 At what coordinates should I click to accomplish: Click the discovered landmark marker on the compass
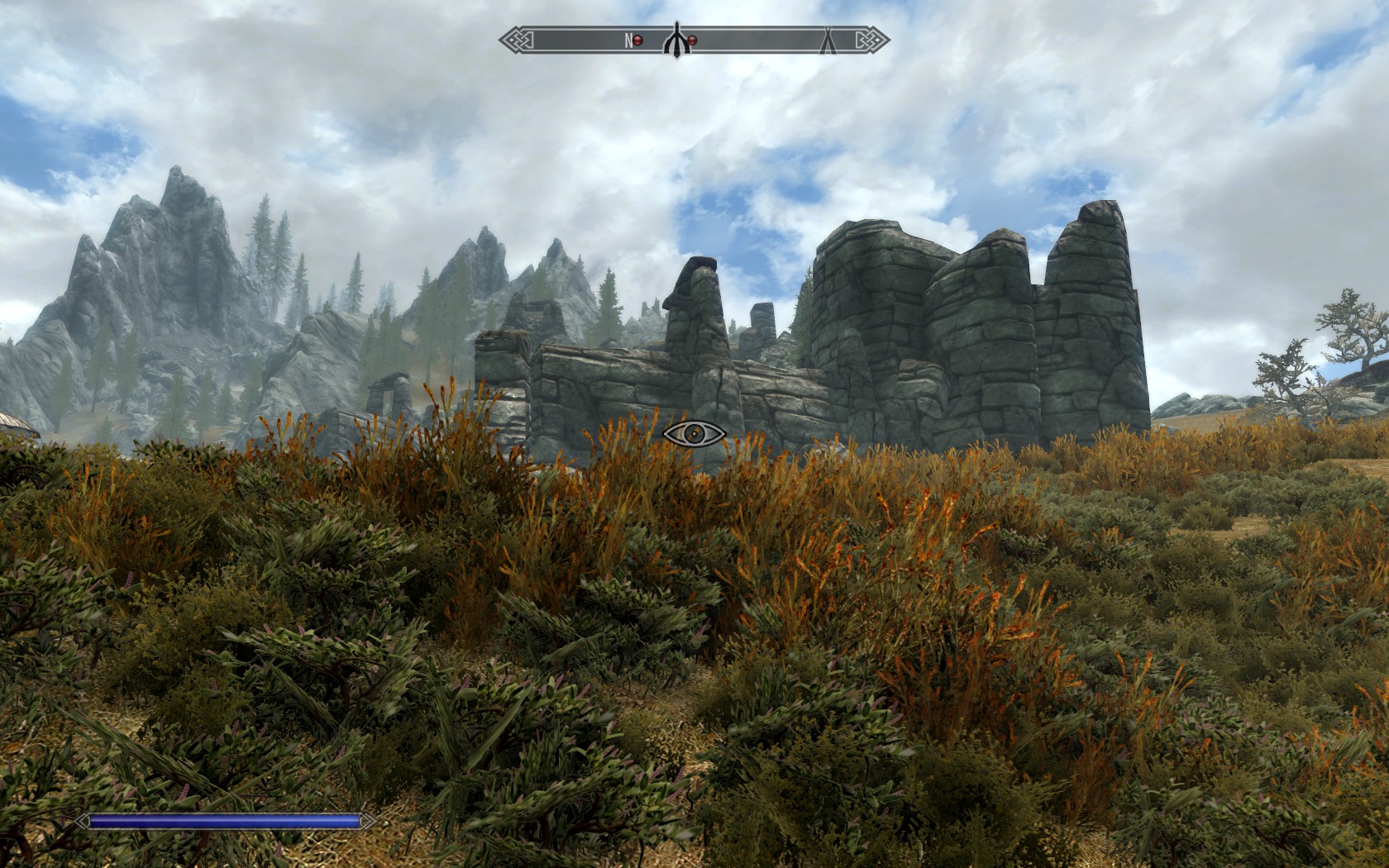coord(676,40)
